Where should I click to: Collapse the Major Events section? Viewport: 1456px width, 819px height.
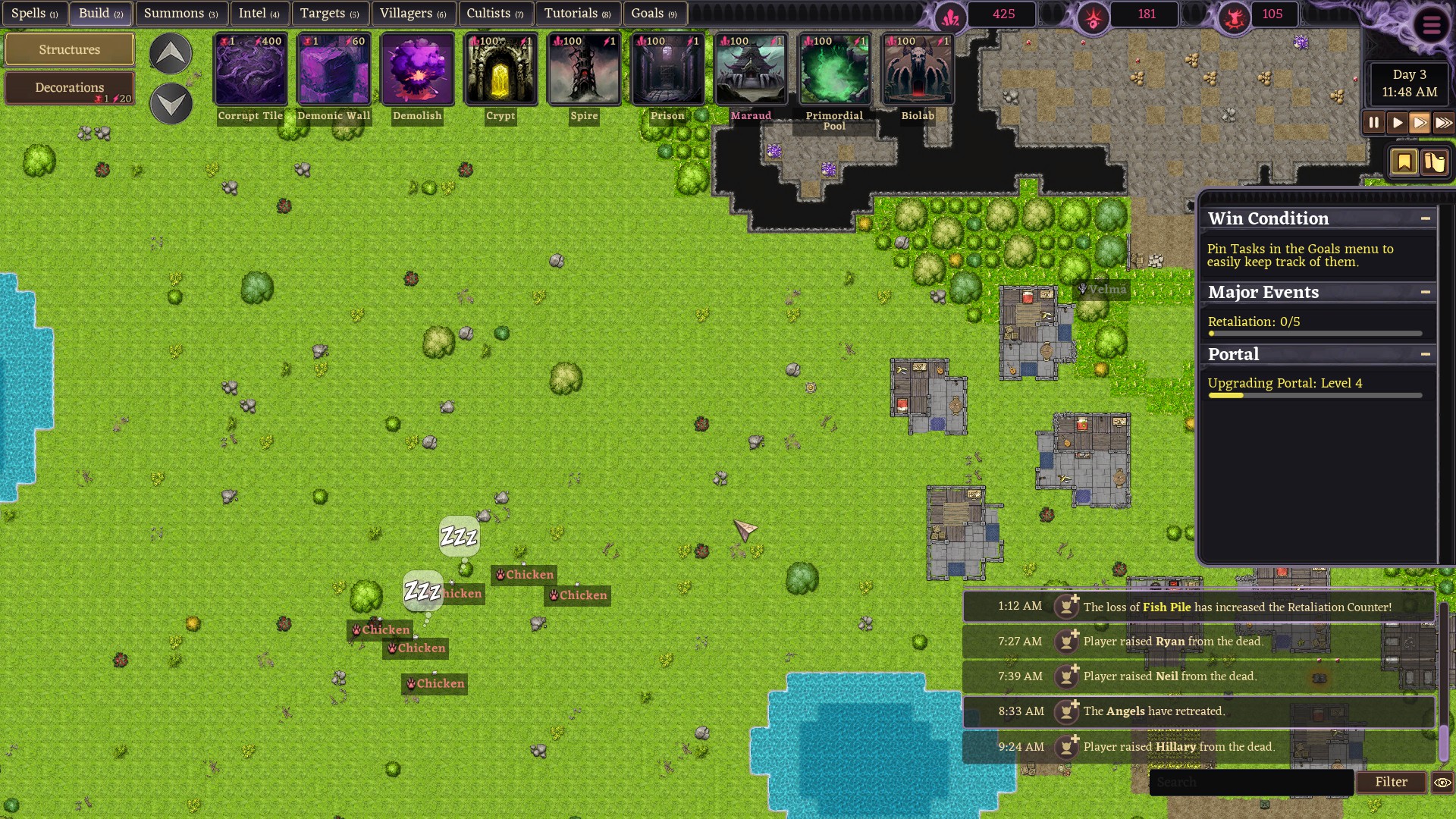coord(1426,292)
